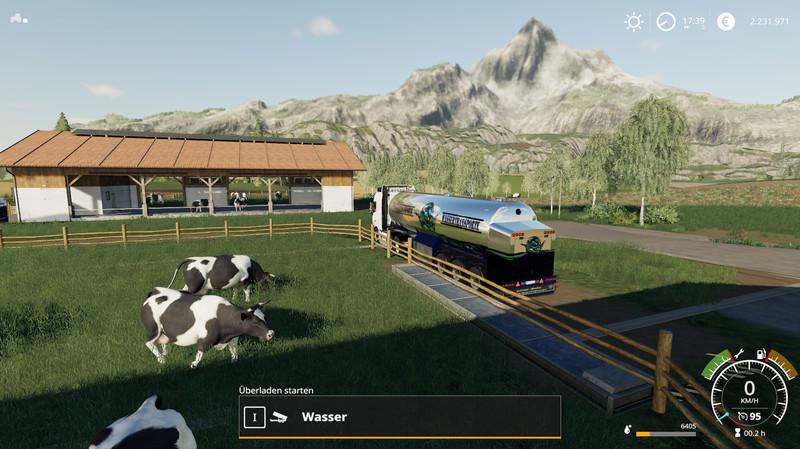Select the euro money icon
The image size is (800, 449).
pyautogui.click(x=726, y=21)
